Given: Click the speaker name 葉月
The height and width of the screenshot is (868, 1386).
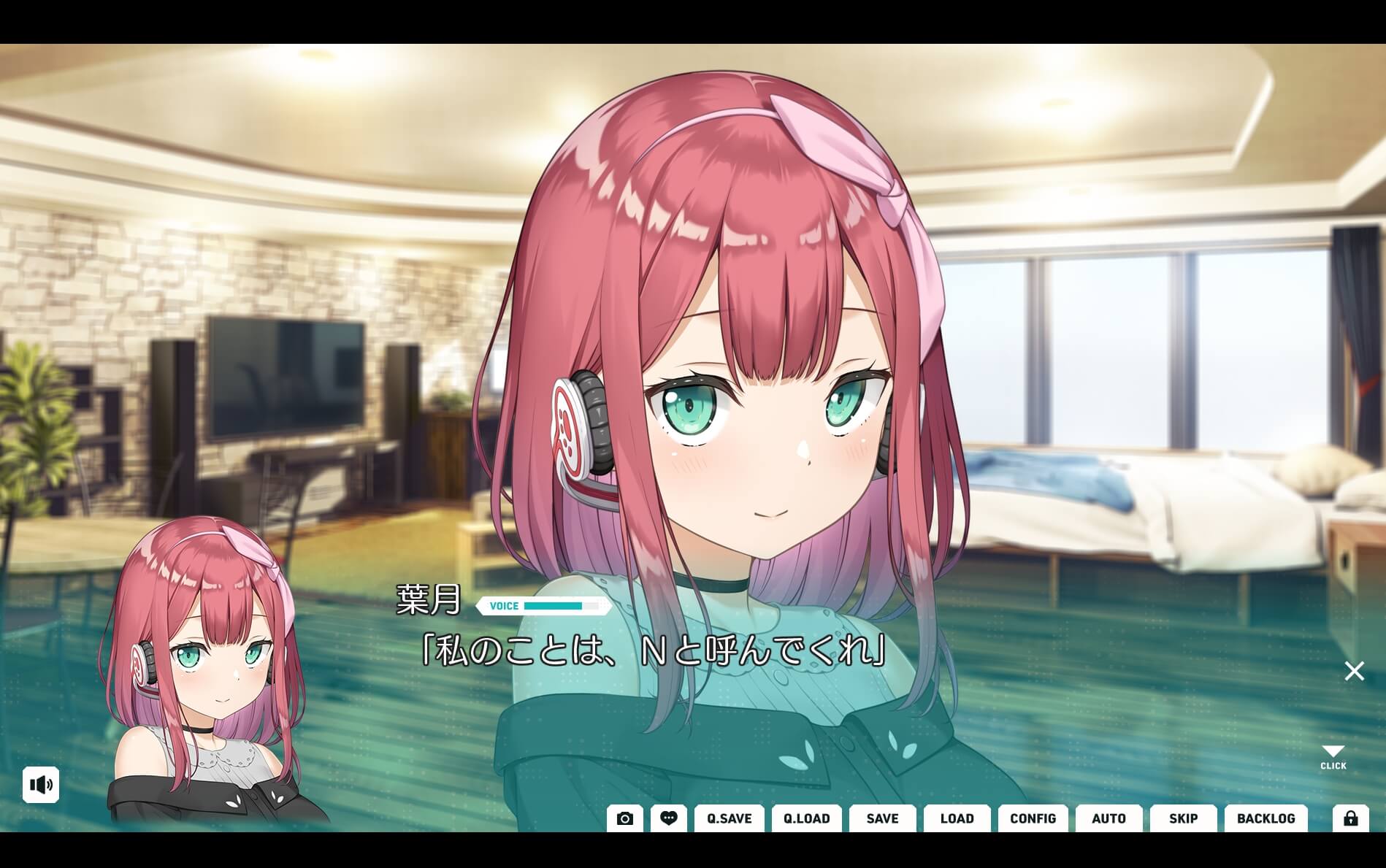Looking at the screenshot, I should [x=427, y=604].
